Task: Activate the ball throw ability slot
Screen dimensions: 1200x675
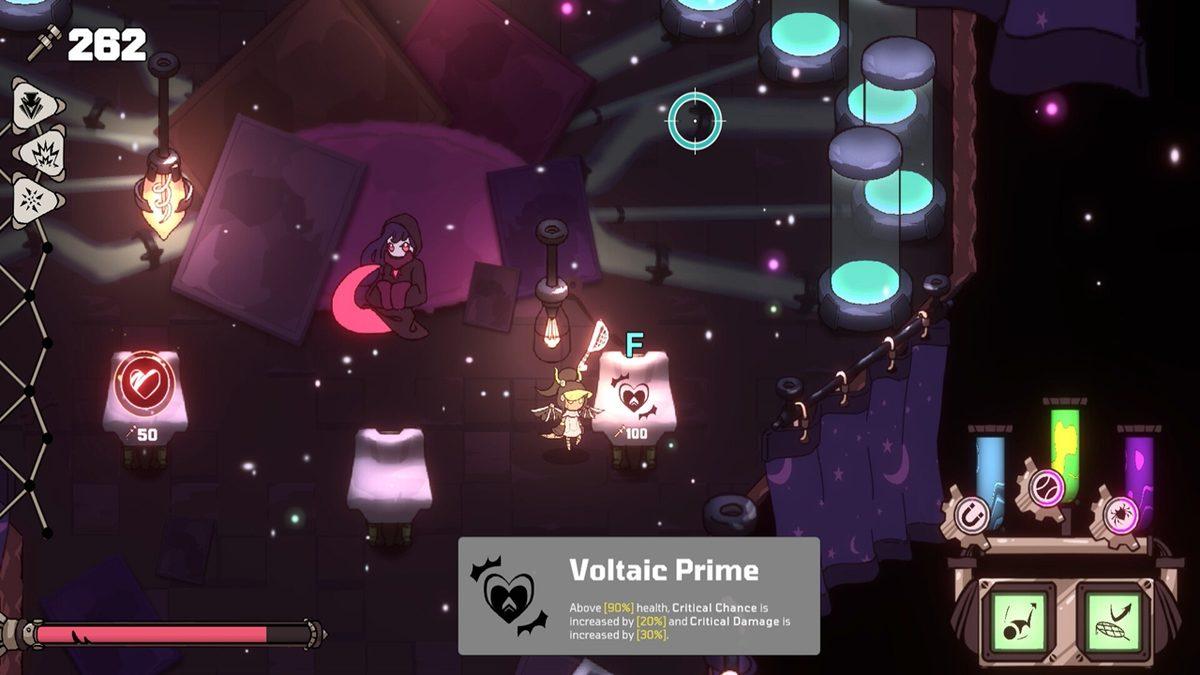Action: pos(1018,616)
